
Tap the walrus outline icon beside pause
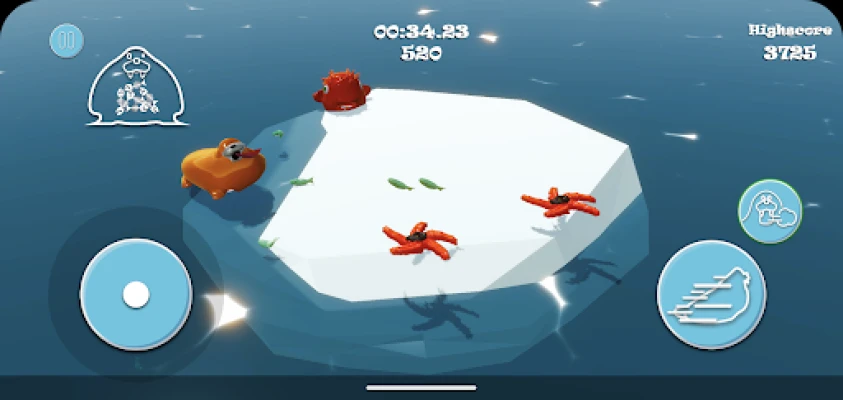[138, 88]
